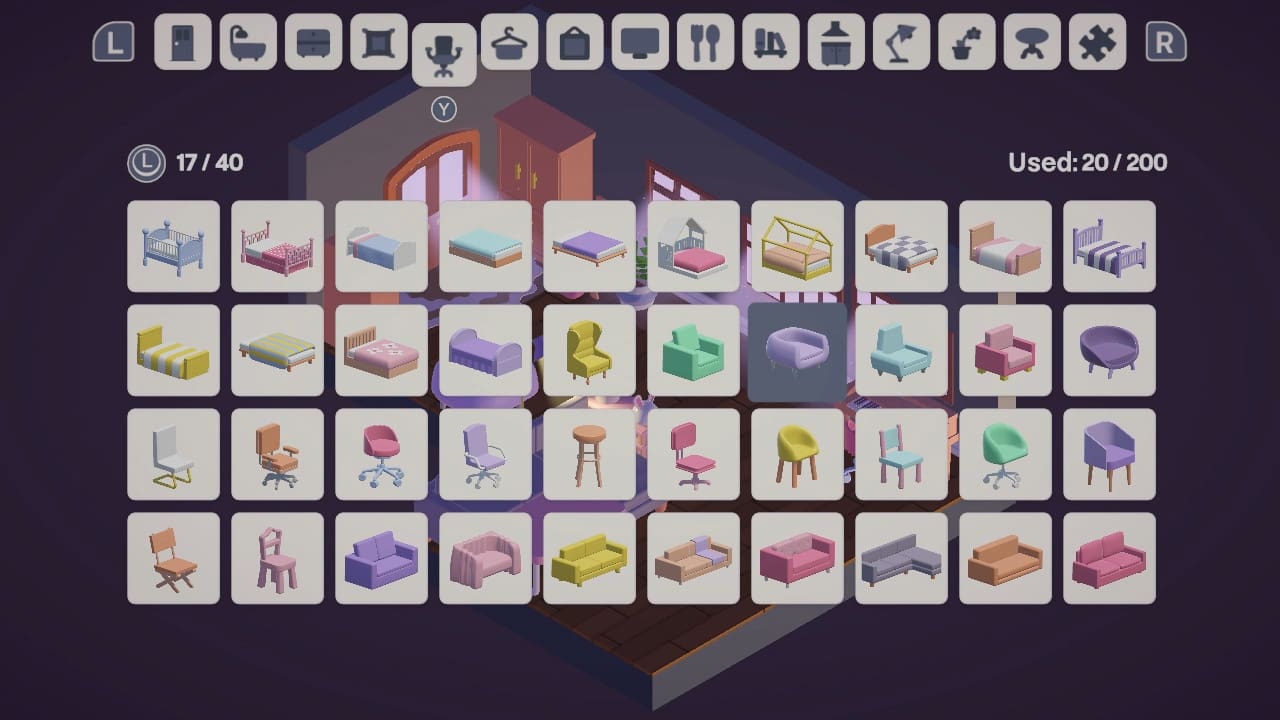Switch to the bathtub furniture category

(248, 45)
